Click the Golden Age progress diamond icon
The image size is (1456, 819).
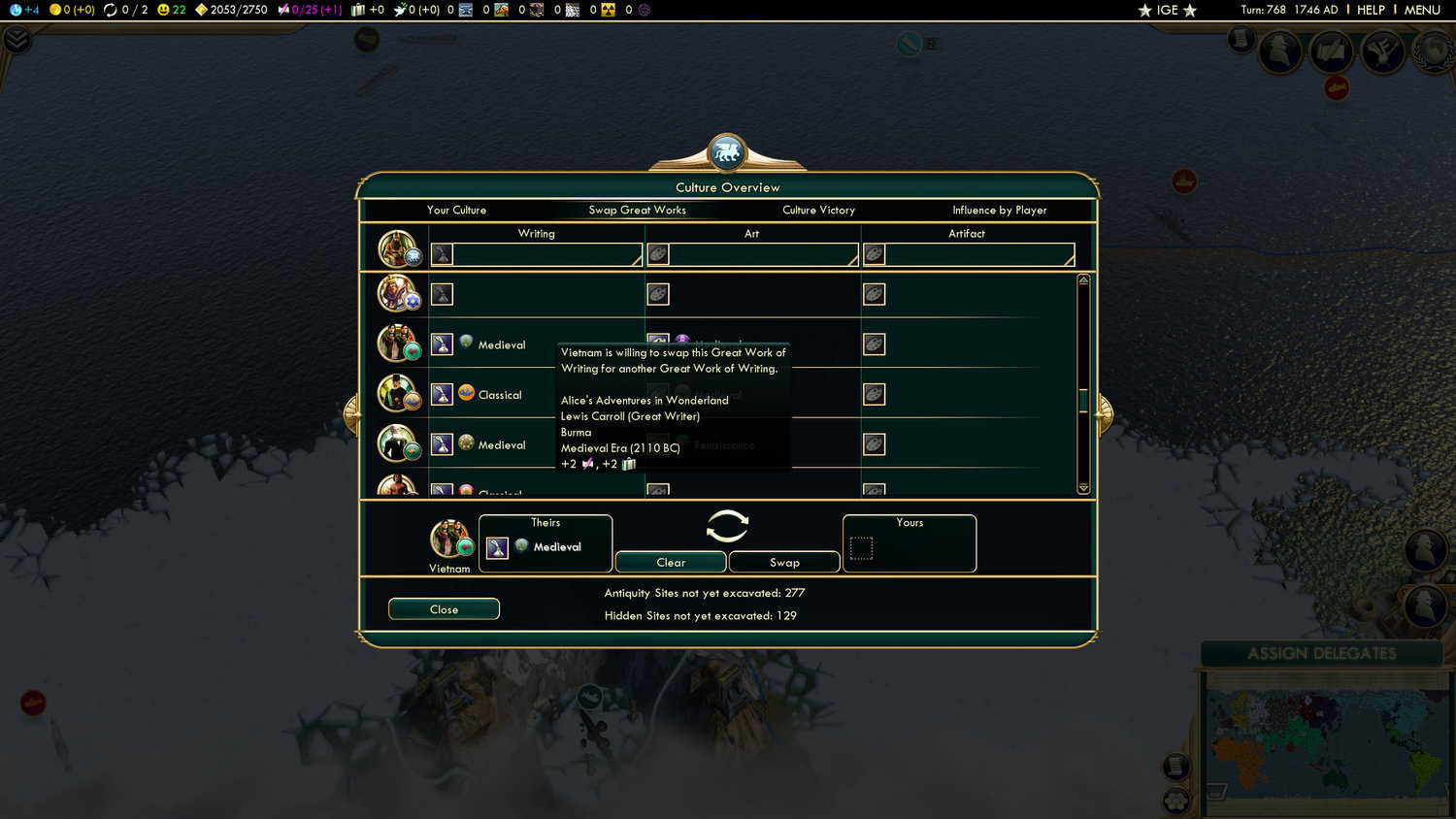click(x=199, y=10)
